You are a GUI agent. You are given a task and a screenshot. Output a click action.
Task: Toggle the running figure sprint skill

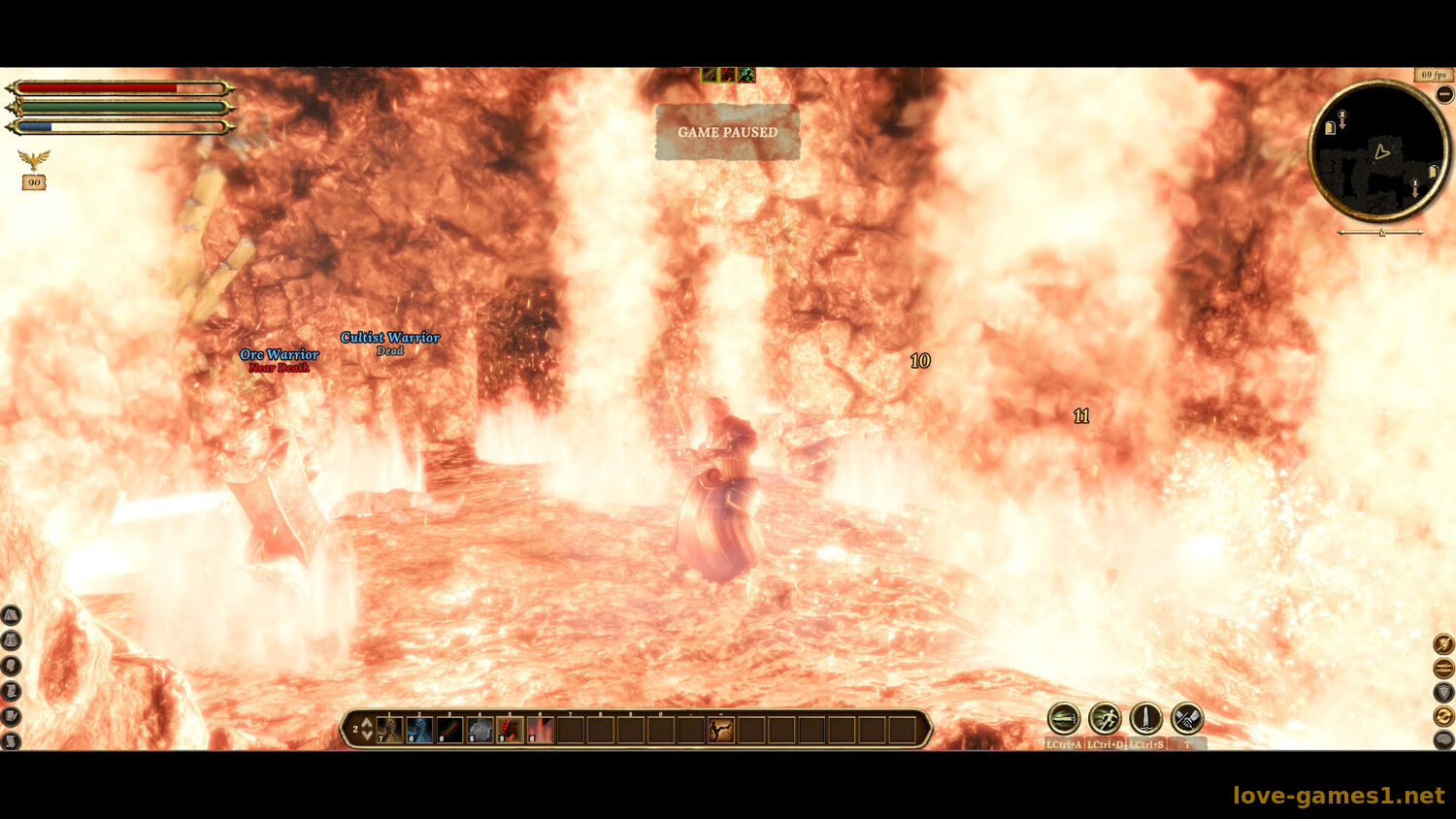1105,719
